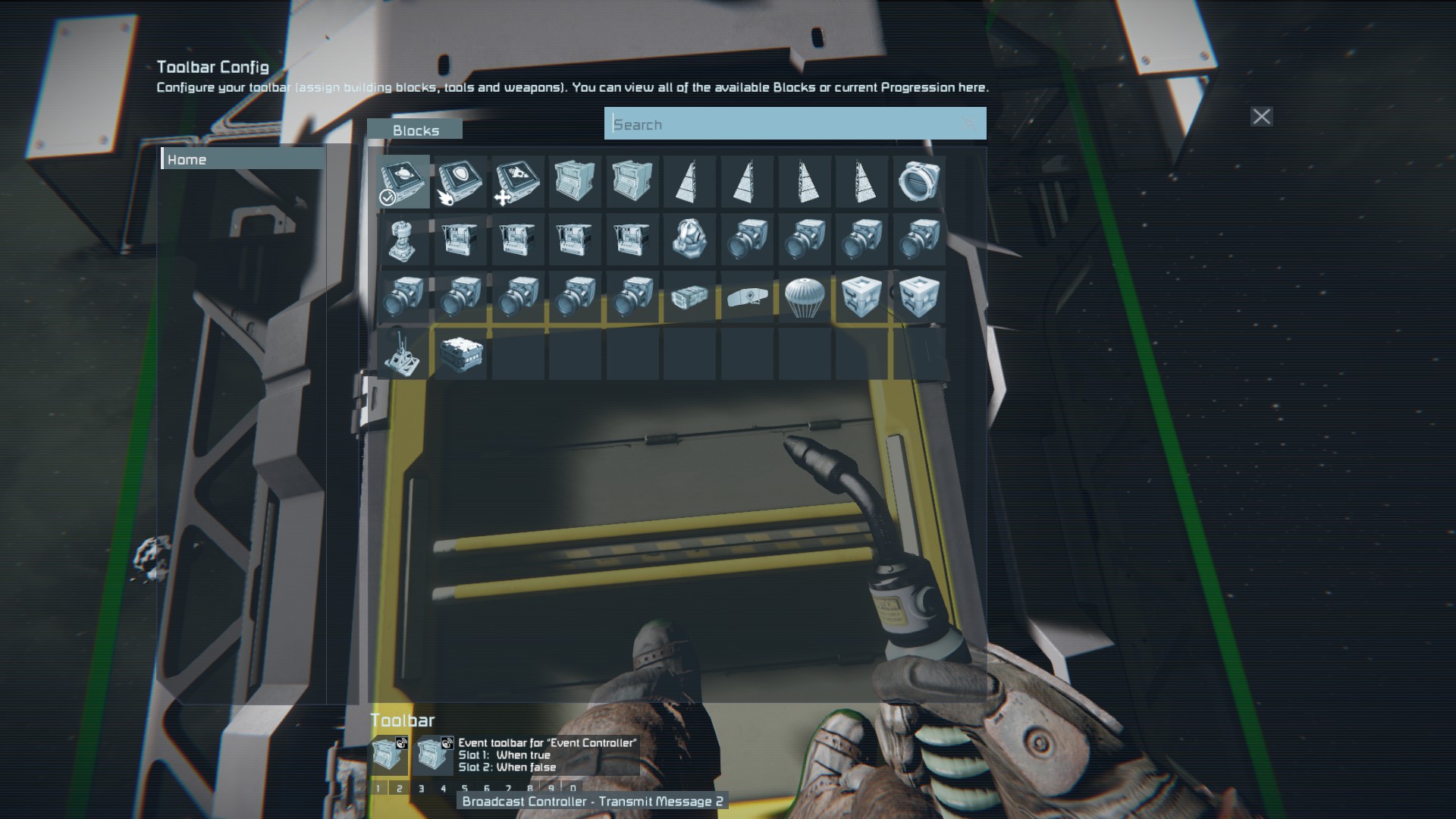
Task: Select the round airlock hatch block
Action: [x=918, y=182]
